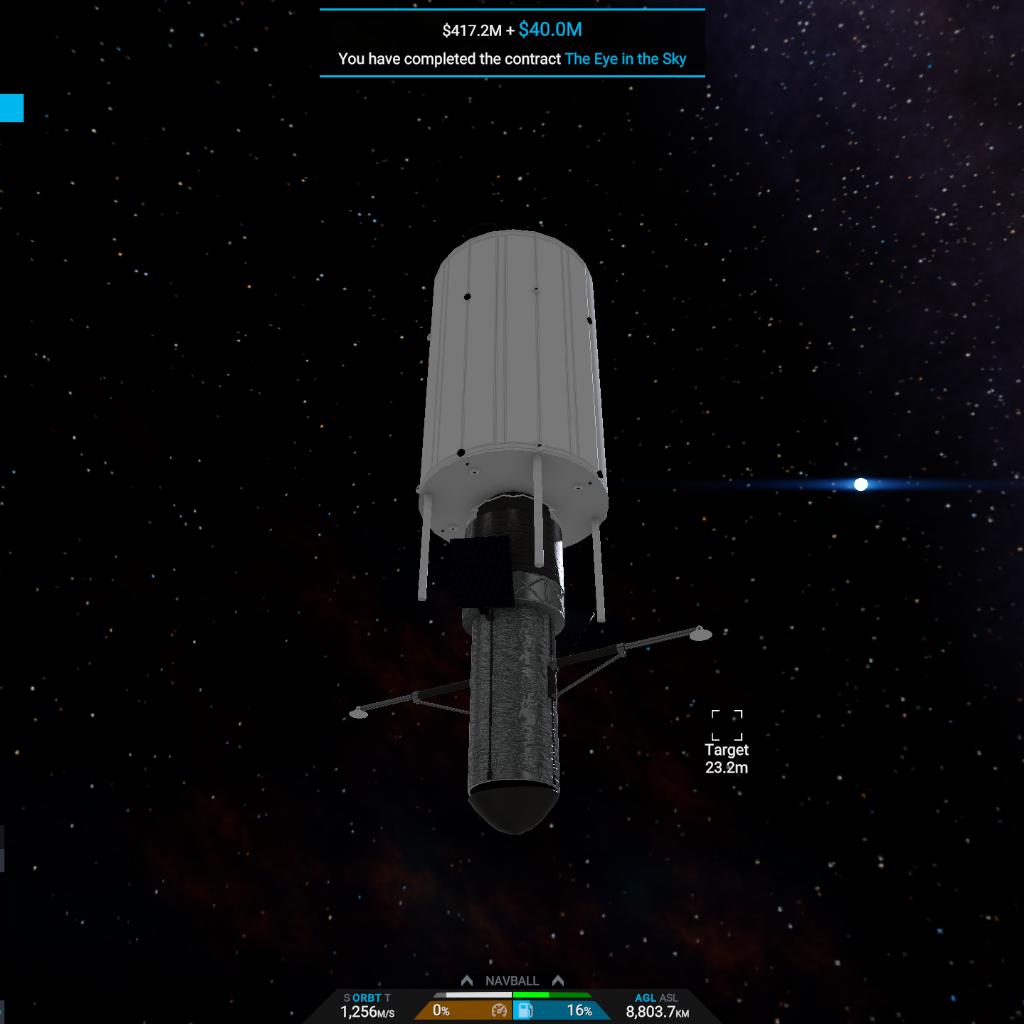The width and height of the screenshot is (1024, 1024).
Task: Switch velocity readout to target mode T
Action: point(387,998)
